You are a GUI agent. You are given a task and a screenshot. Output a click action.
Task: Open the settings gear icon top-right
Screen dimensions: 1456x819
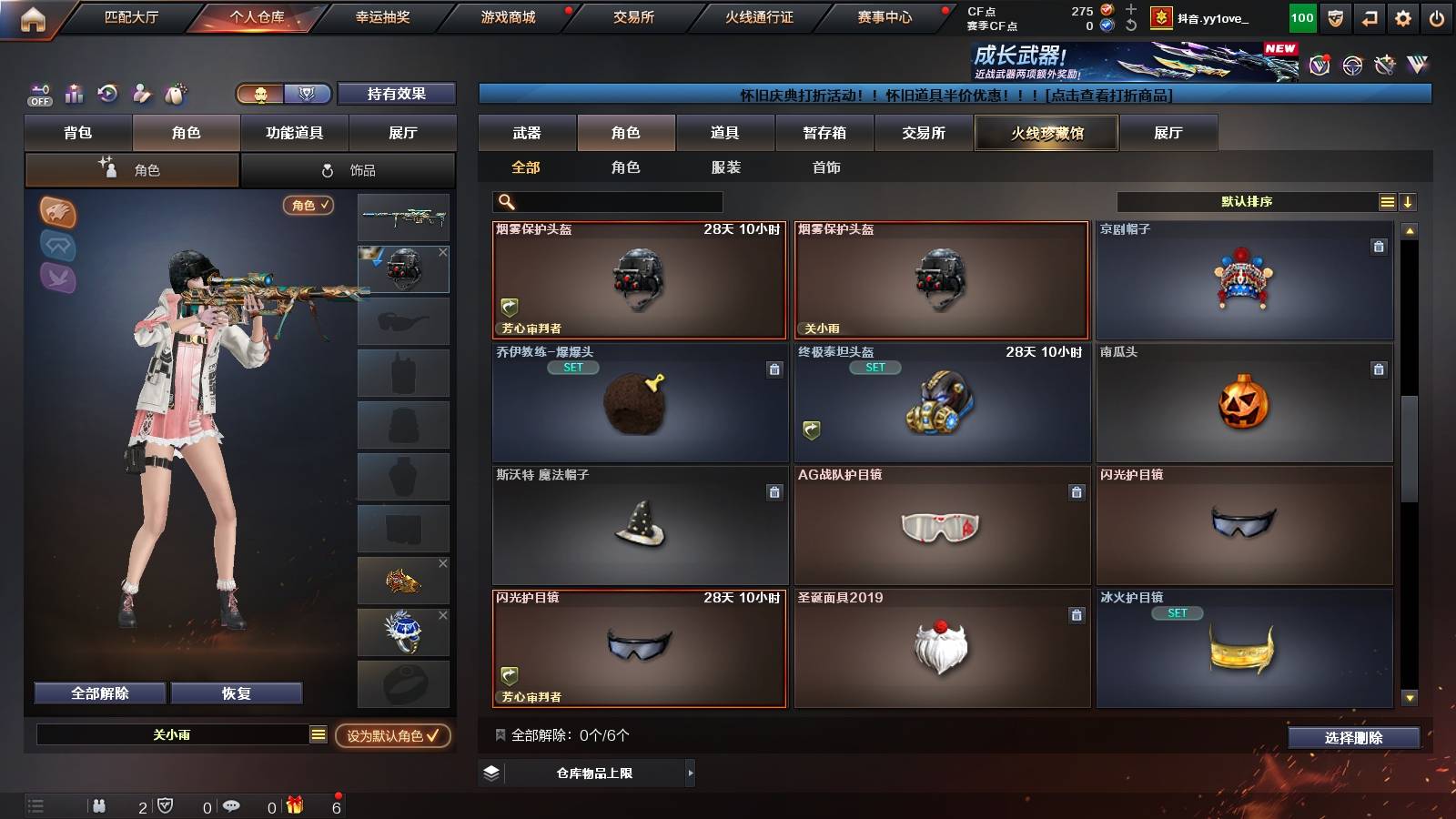[1403, 16]
